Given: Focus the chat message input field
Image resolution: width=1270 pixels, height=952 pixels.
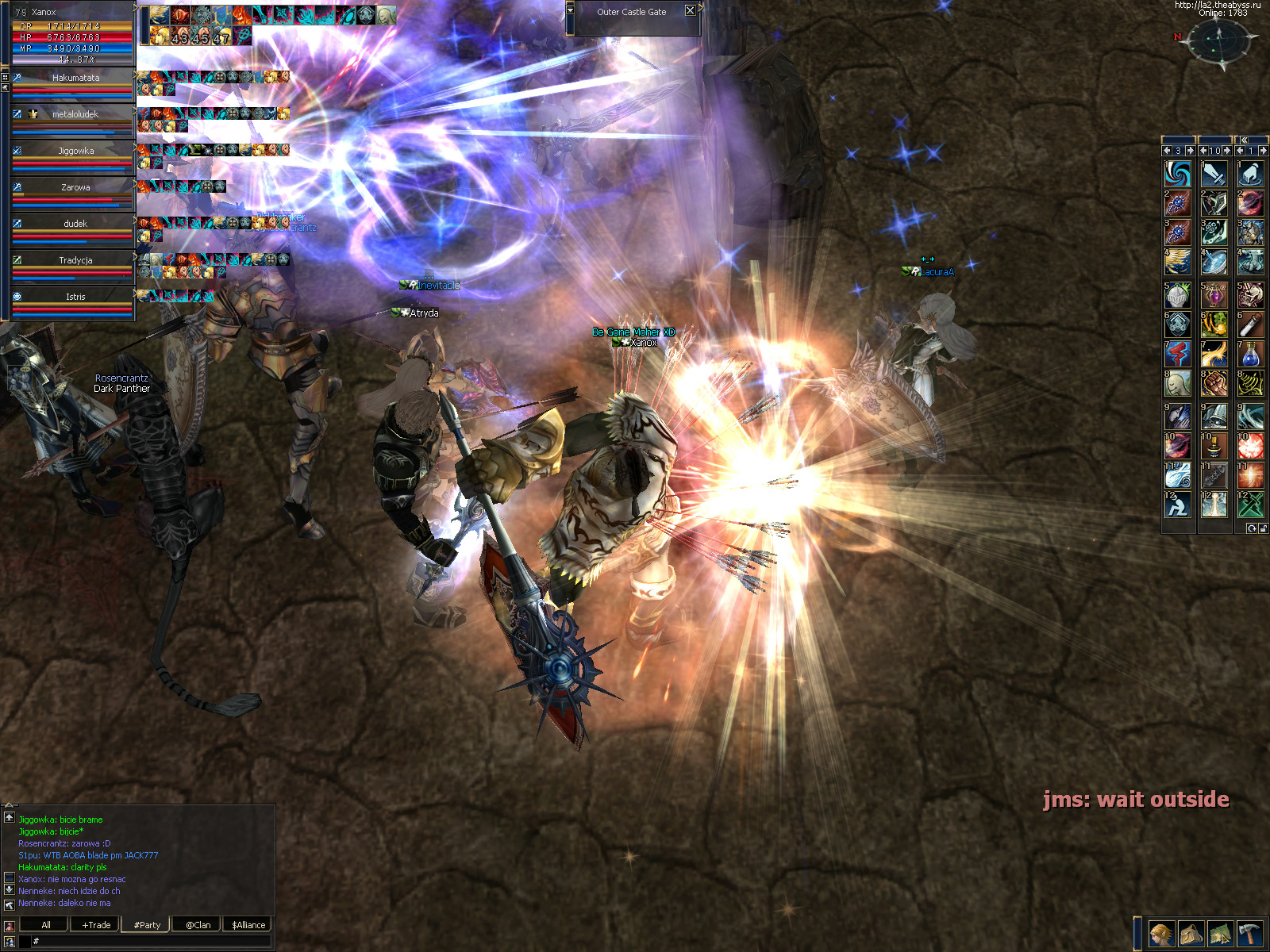Looking at the screenshot, I should click(151, 941).
